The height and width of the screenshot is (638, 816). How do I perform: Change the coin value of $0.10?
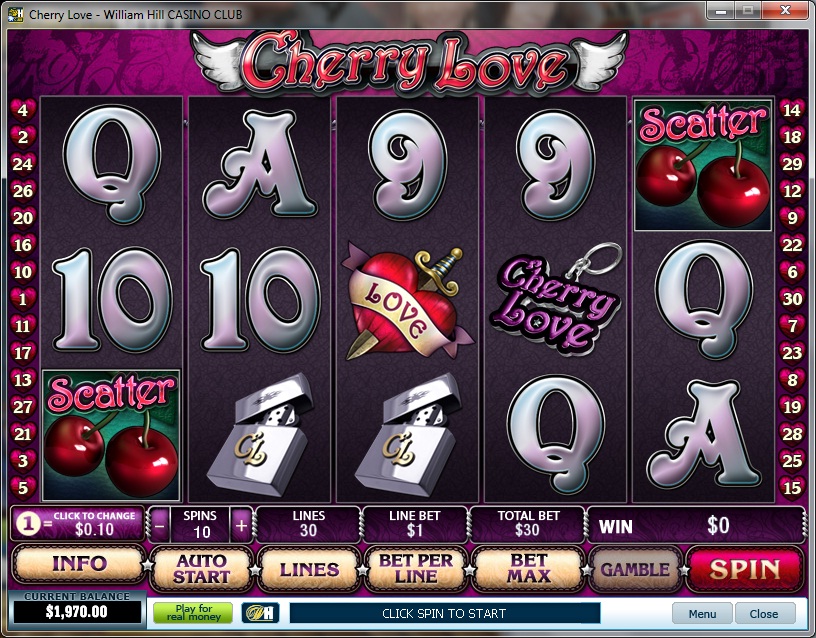point(79,523)
